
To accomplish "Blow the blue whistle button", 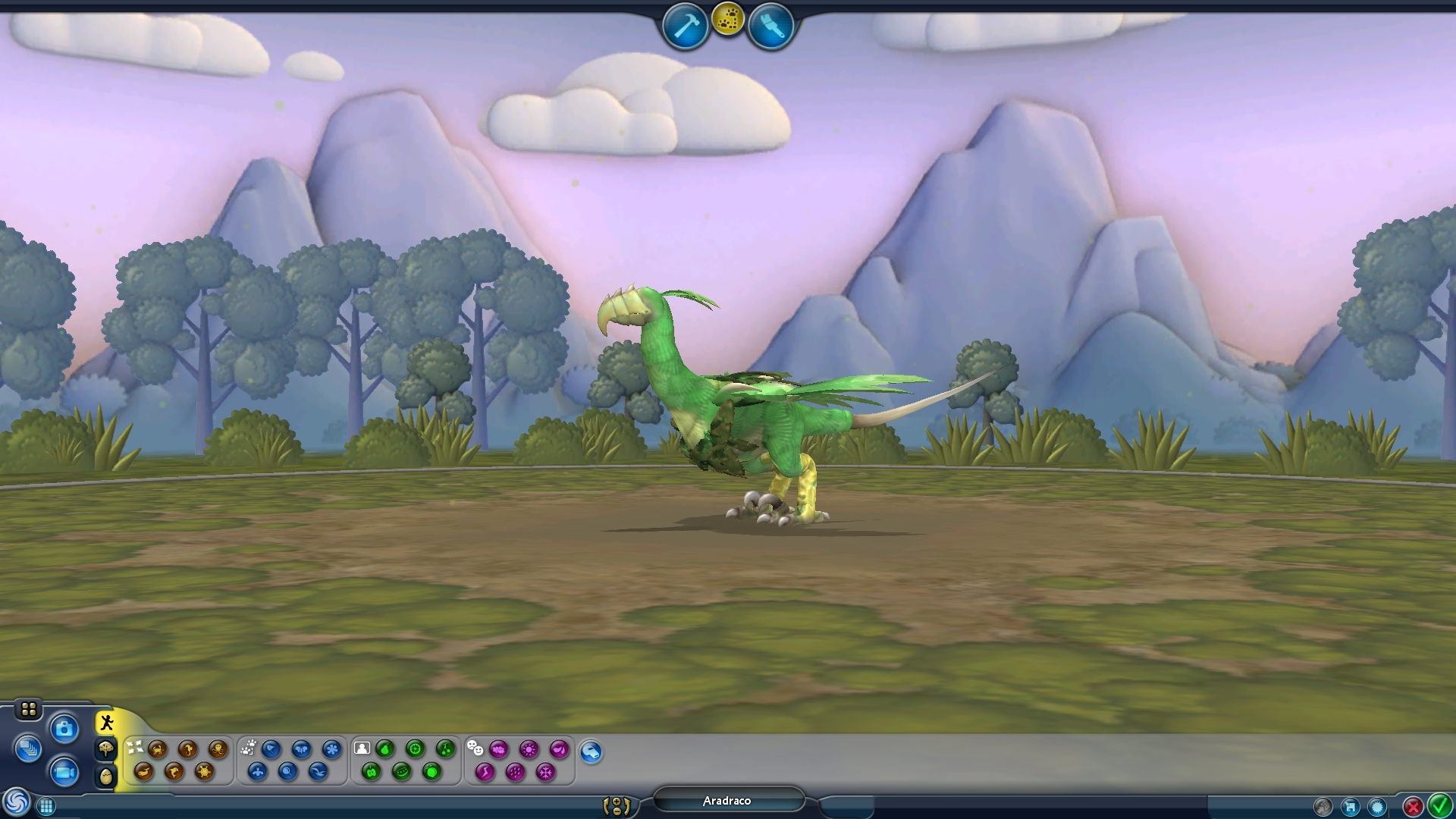I will coord(591,752).
